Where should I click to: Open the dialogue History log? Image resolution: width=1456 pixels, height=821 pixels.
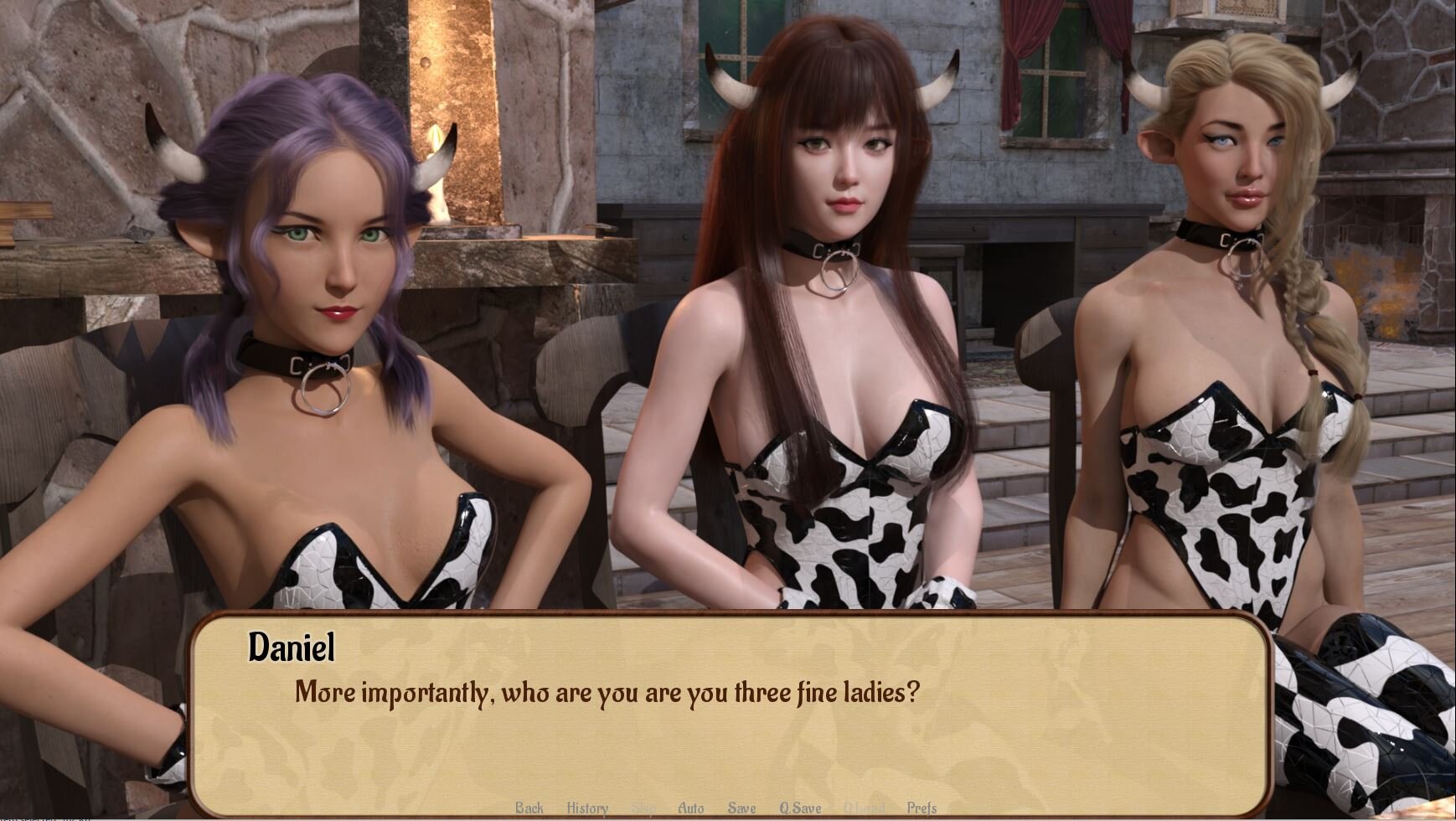point(587,808)
